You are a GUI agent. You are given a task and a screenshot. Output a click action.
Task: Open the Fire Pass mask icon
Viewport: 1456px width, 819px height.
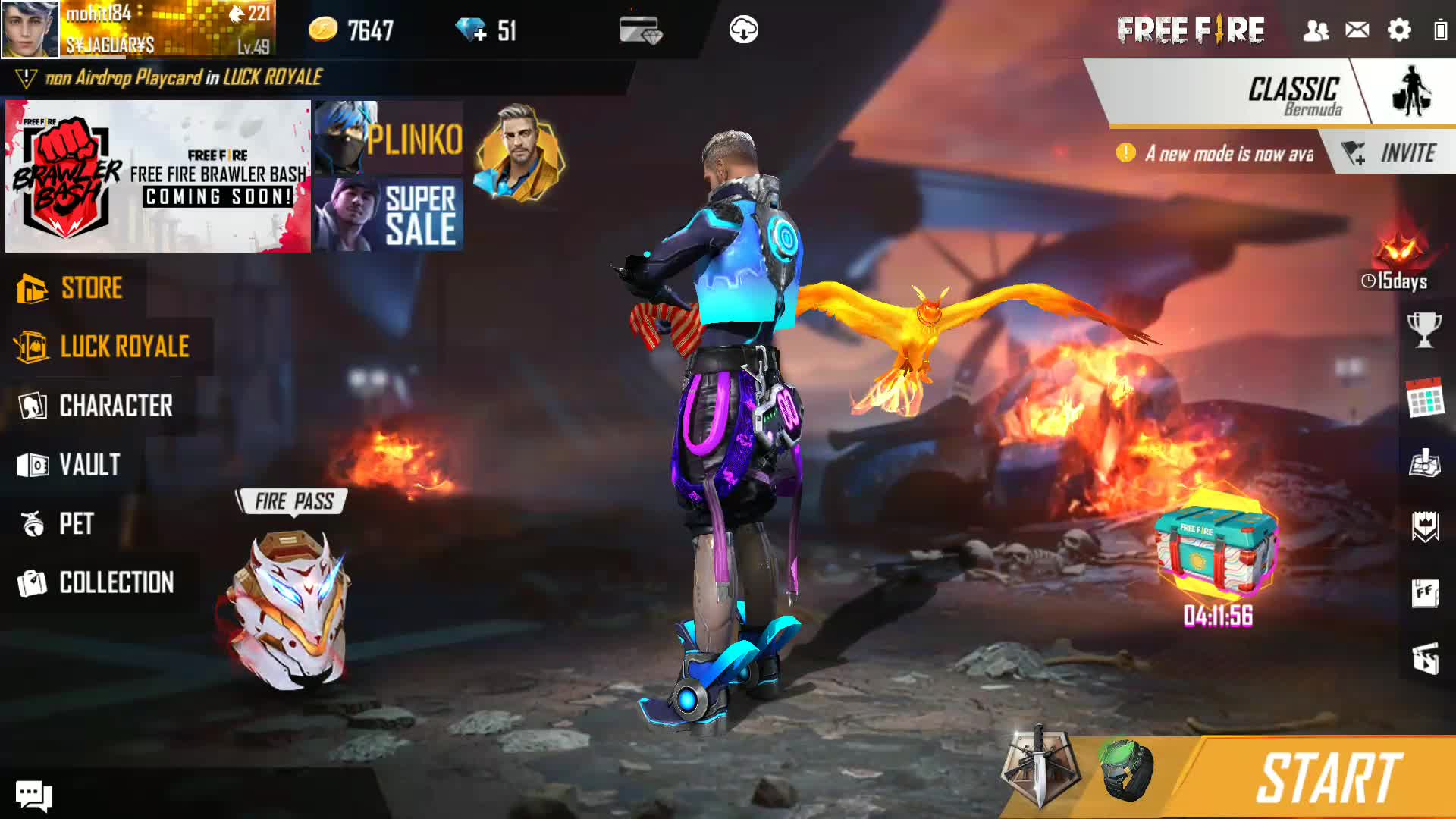[x=290, y=607]
